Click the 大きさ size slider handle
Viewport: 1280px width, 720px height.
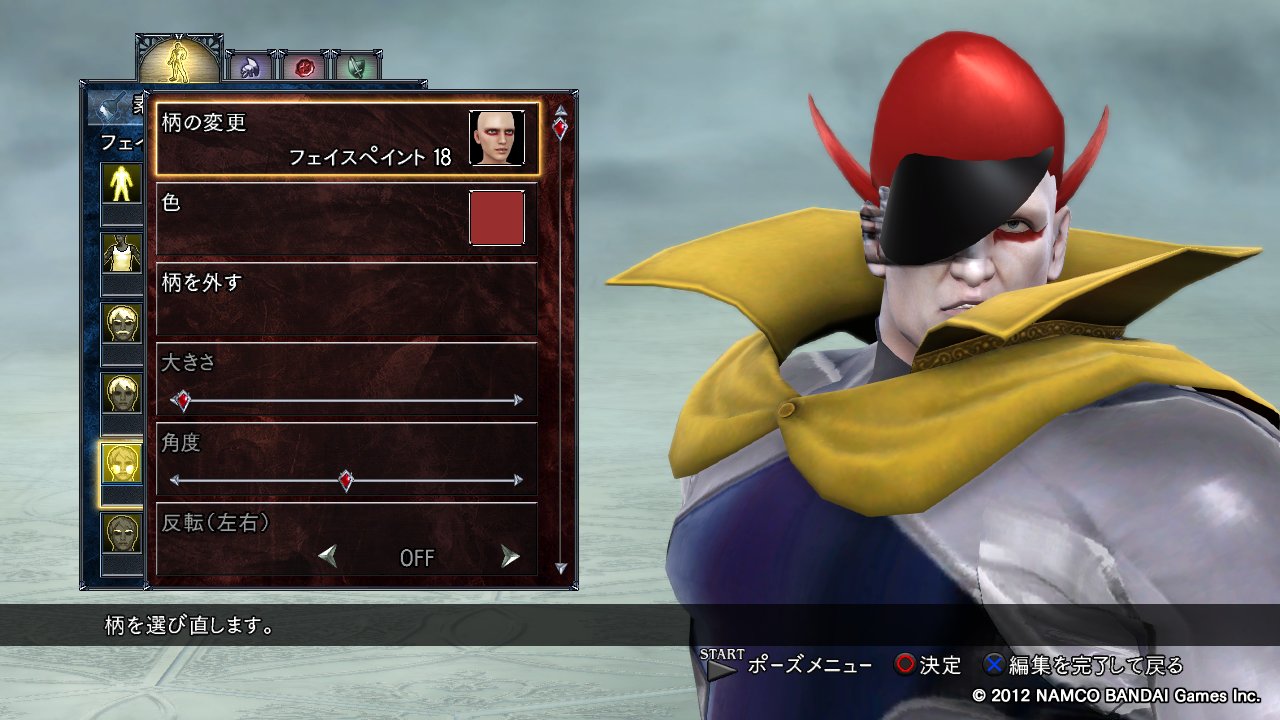point(182,399)
